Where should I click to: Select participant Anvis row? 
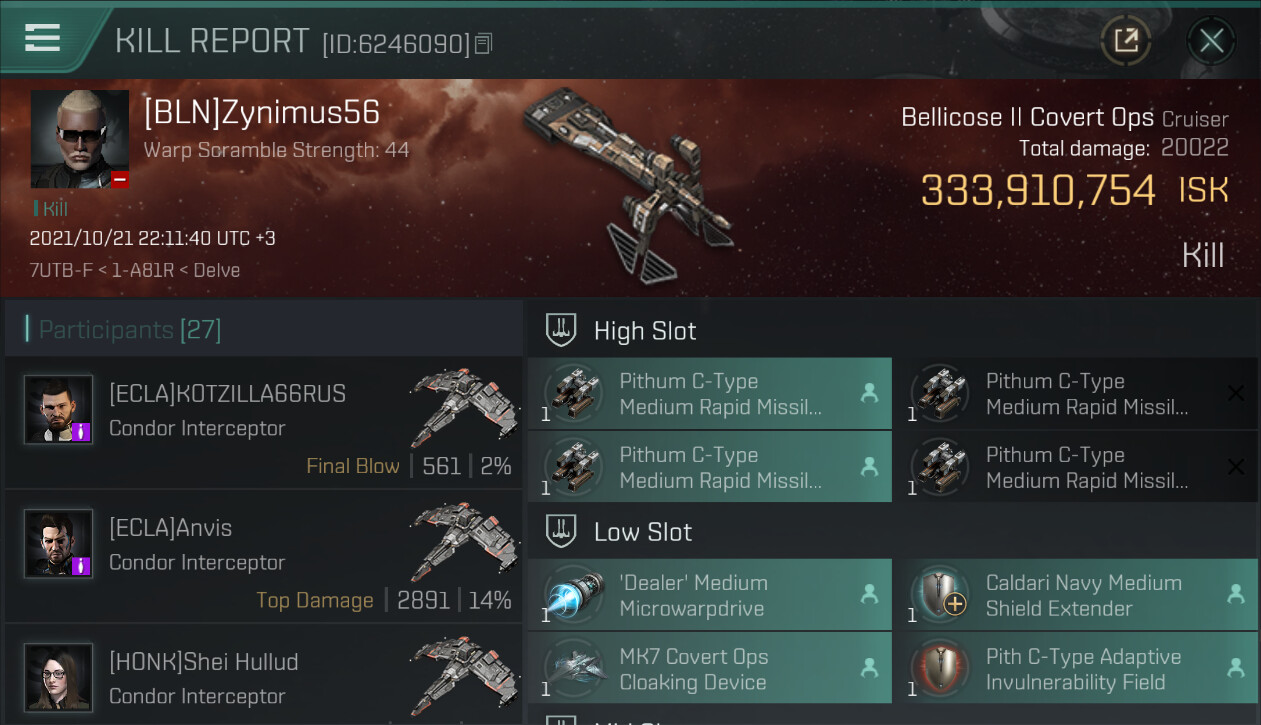pyautogui.click(x=263, y=557)
